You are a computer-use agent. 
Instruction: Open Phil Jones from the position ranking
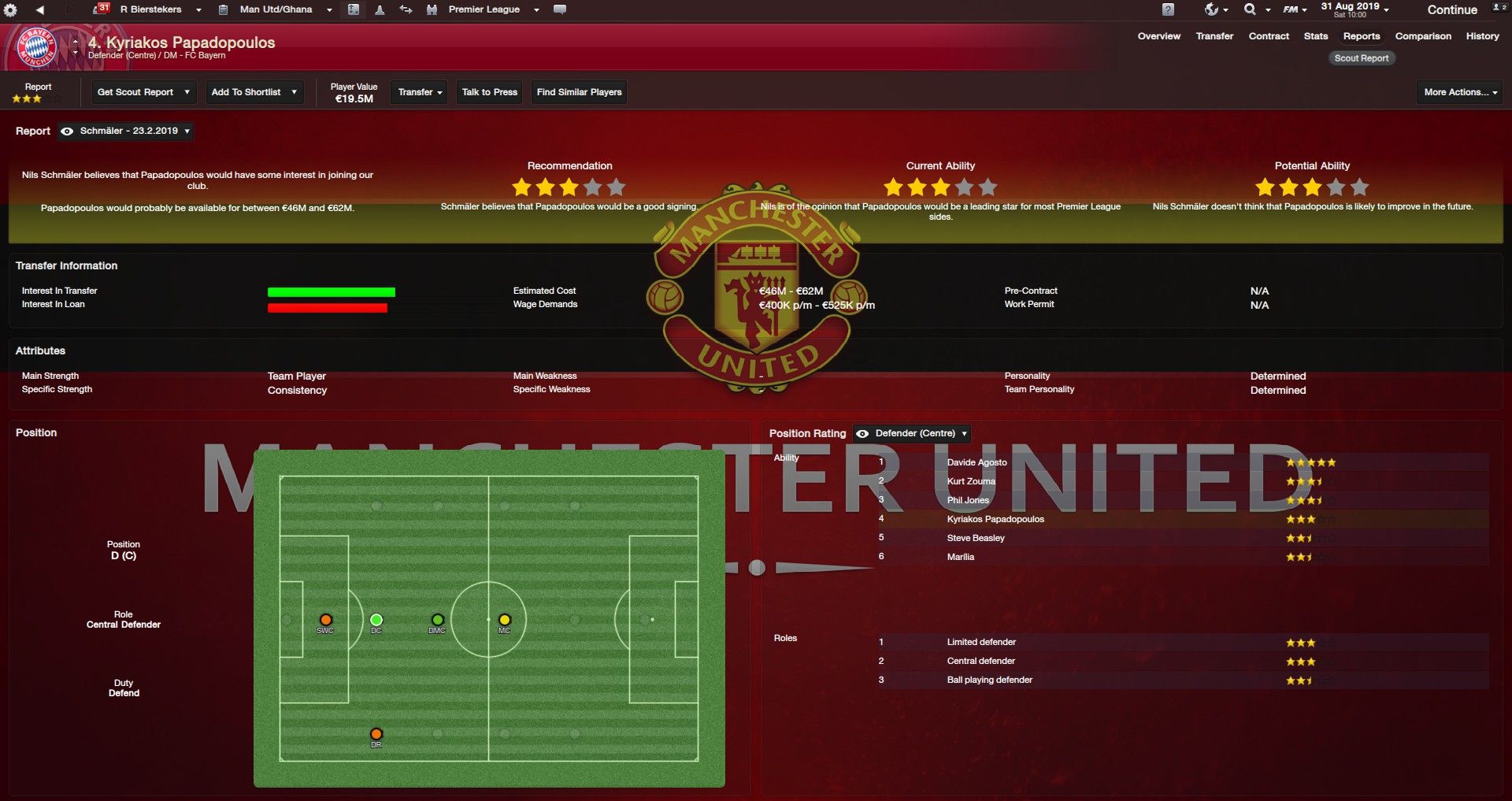coord(968,500)
